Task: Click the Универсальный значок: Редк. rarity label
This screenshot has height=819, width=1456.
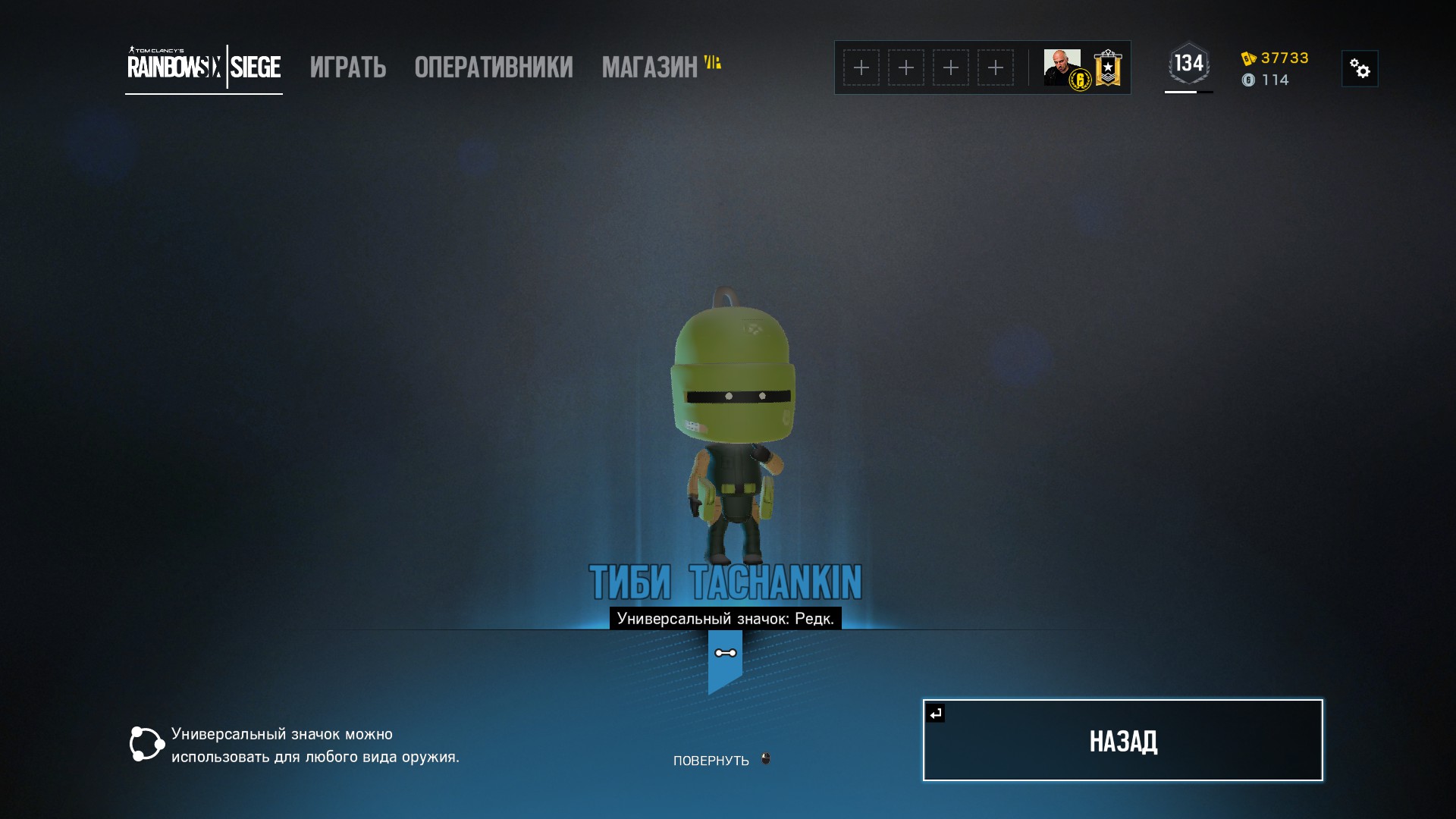Action: click(x=725, y=619)
